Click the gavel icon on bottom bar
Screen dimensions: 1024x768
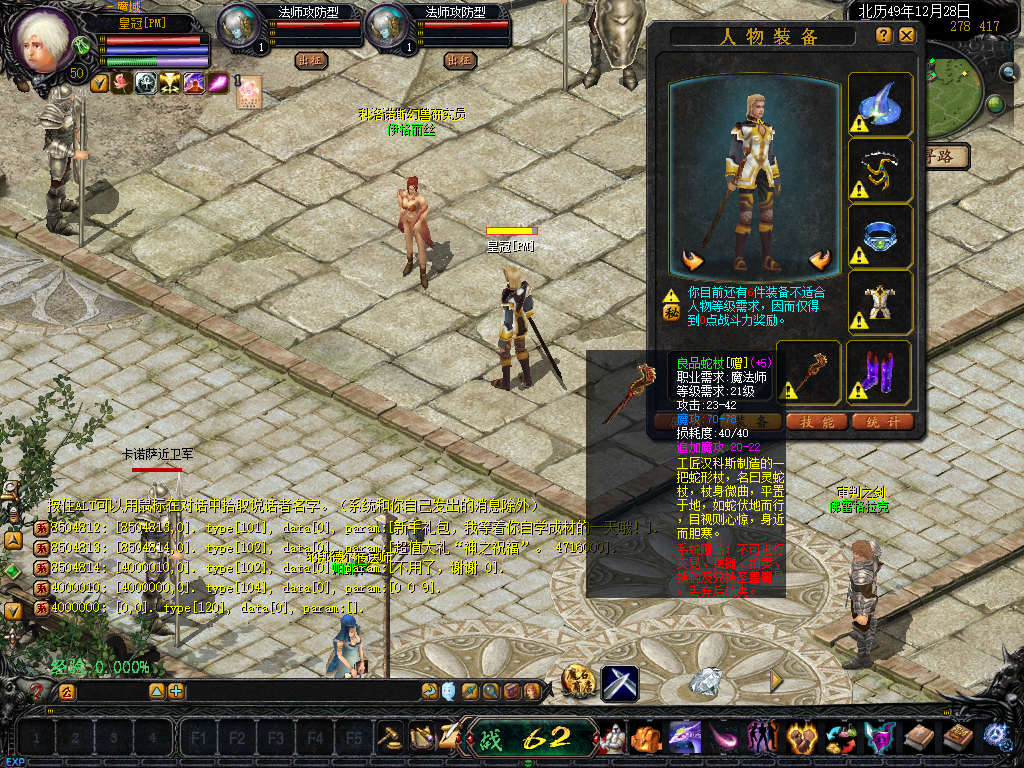[390, 737]
